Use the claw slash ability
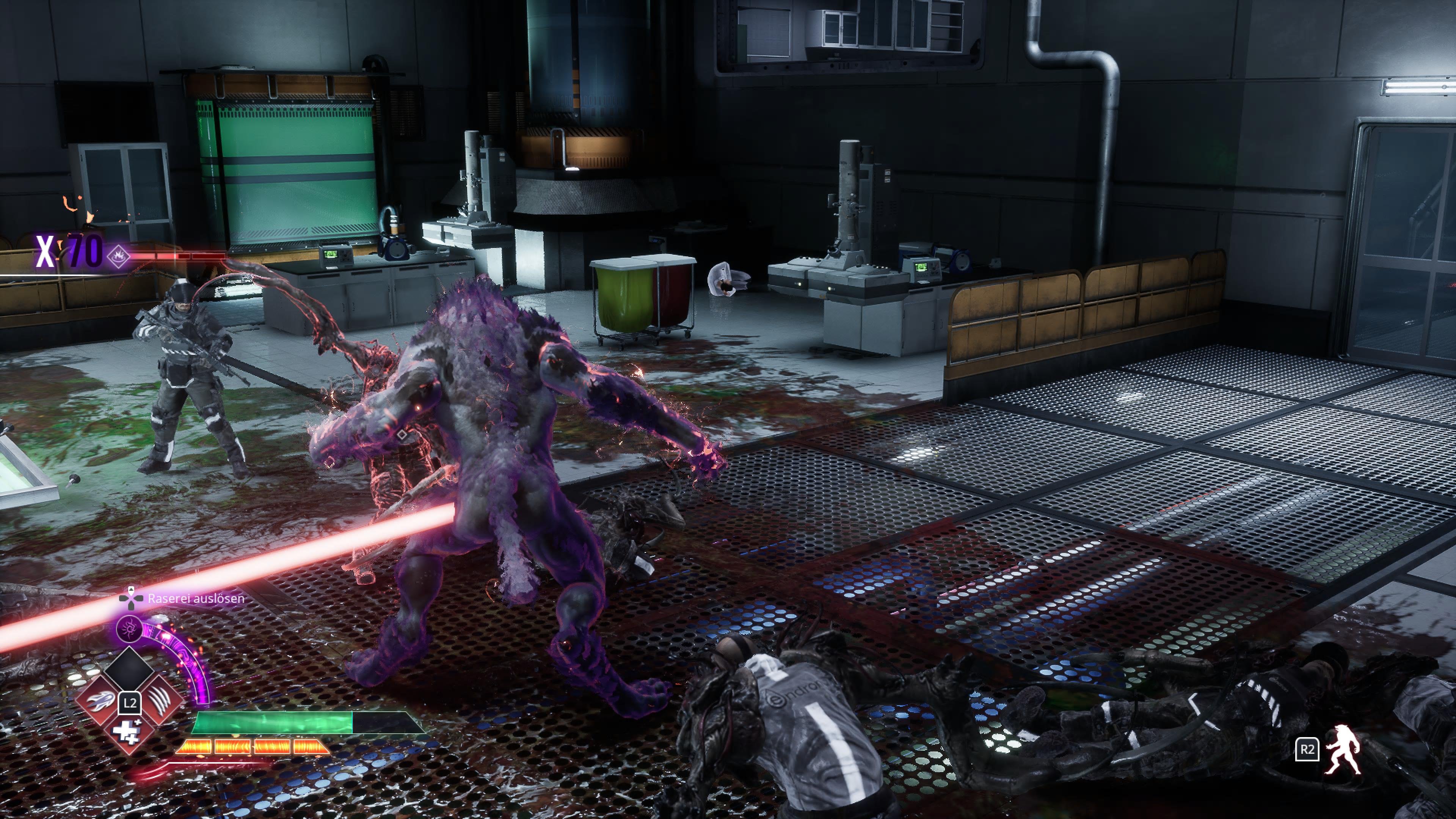Screen dimensions: 1456x819 pyautogui.click(x=161, y=702)
